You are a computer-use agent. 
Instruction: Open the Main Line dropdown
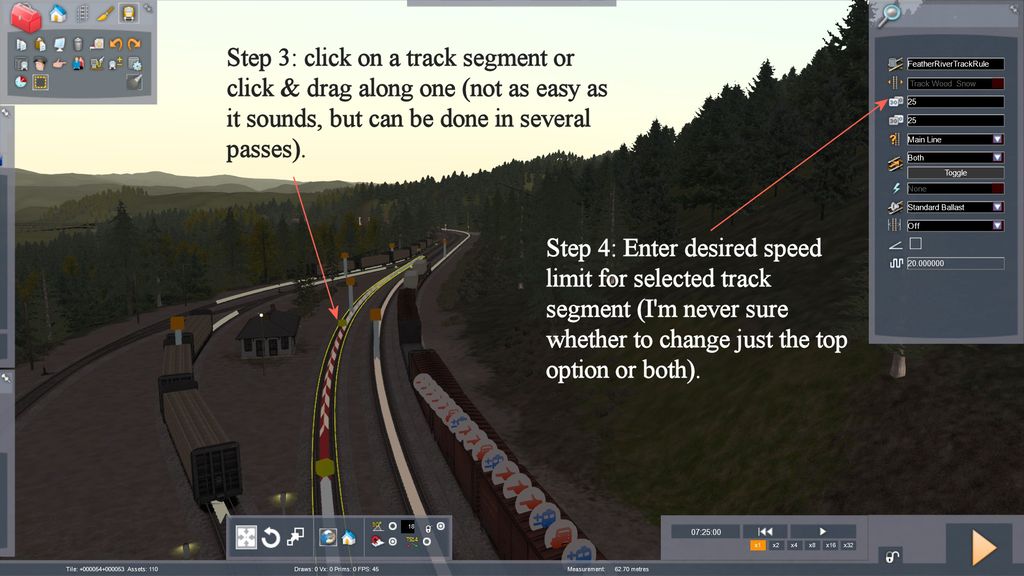(955, 139)
